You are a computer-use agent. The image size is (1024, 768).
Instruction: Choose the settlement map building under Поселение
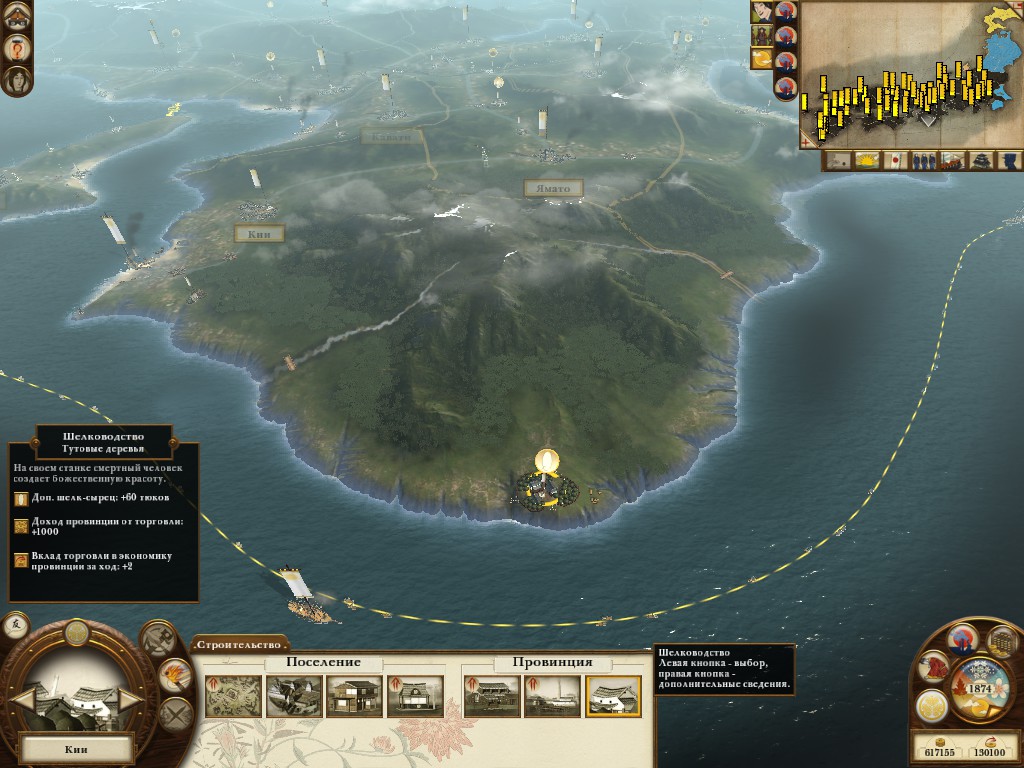pos(233,696)
